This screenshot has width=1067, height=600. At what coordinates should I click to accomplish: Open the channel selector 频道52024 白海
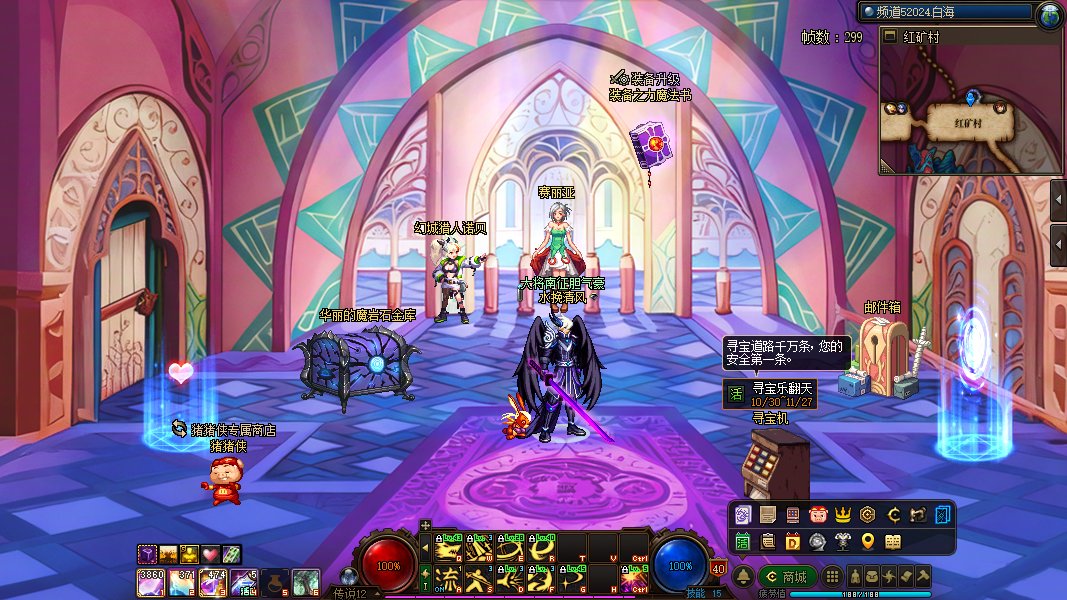(x=945, y=13)
